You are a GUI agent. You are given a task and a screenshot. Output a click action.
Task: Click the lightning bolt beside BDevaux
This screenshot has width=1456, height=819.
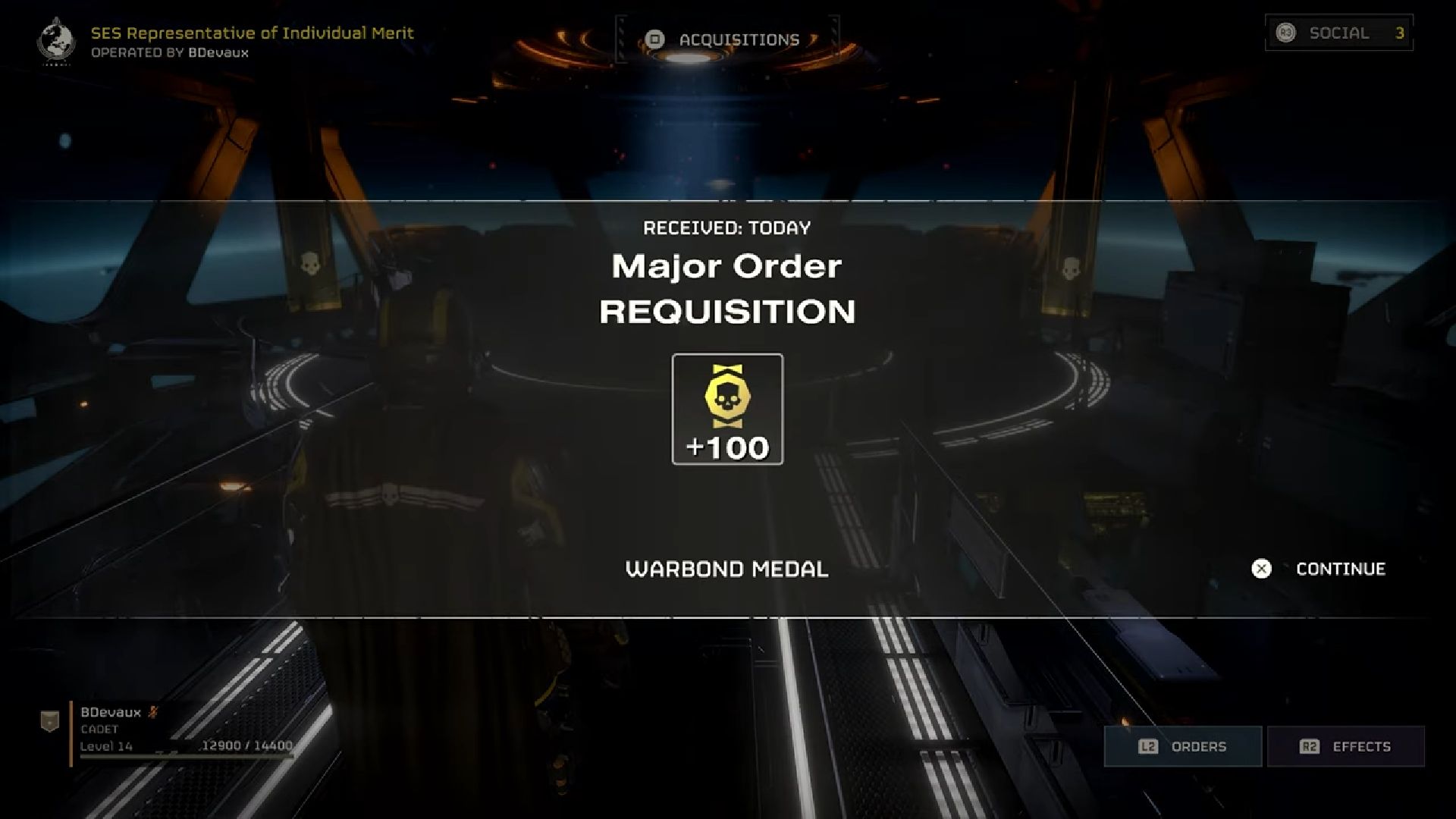153,711
